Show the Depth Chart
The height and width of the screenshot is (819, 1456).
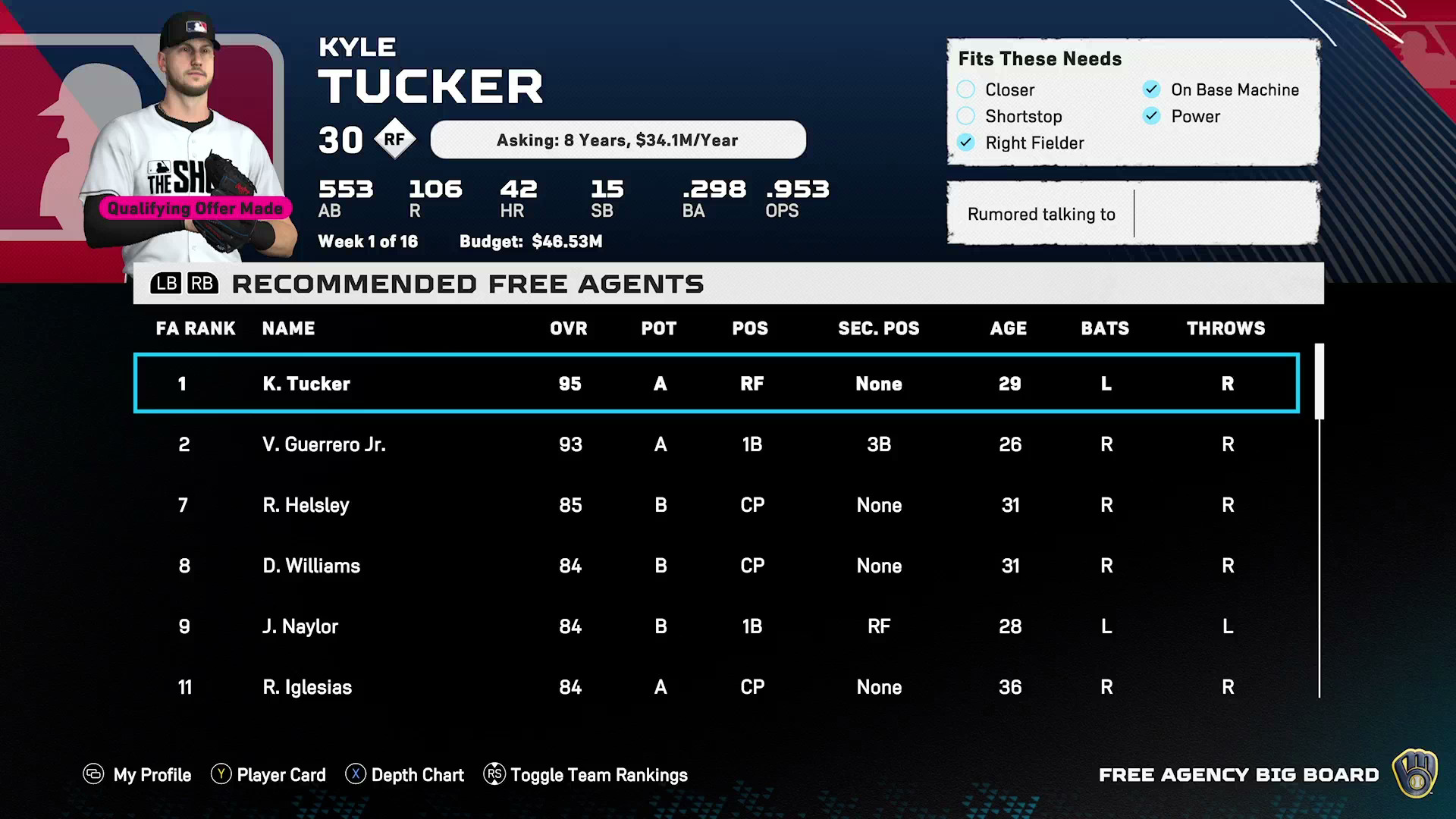click(x=405, y=775)
